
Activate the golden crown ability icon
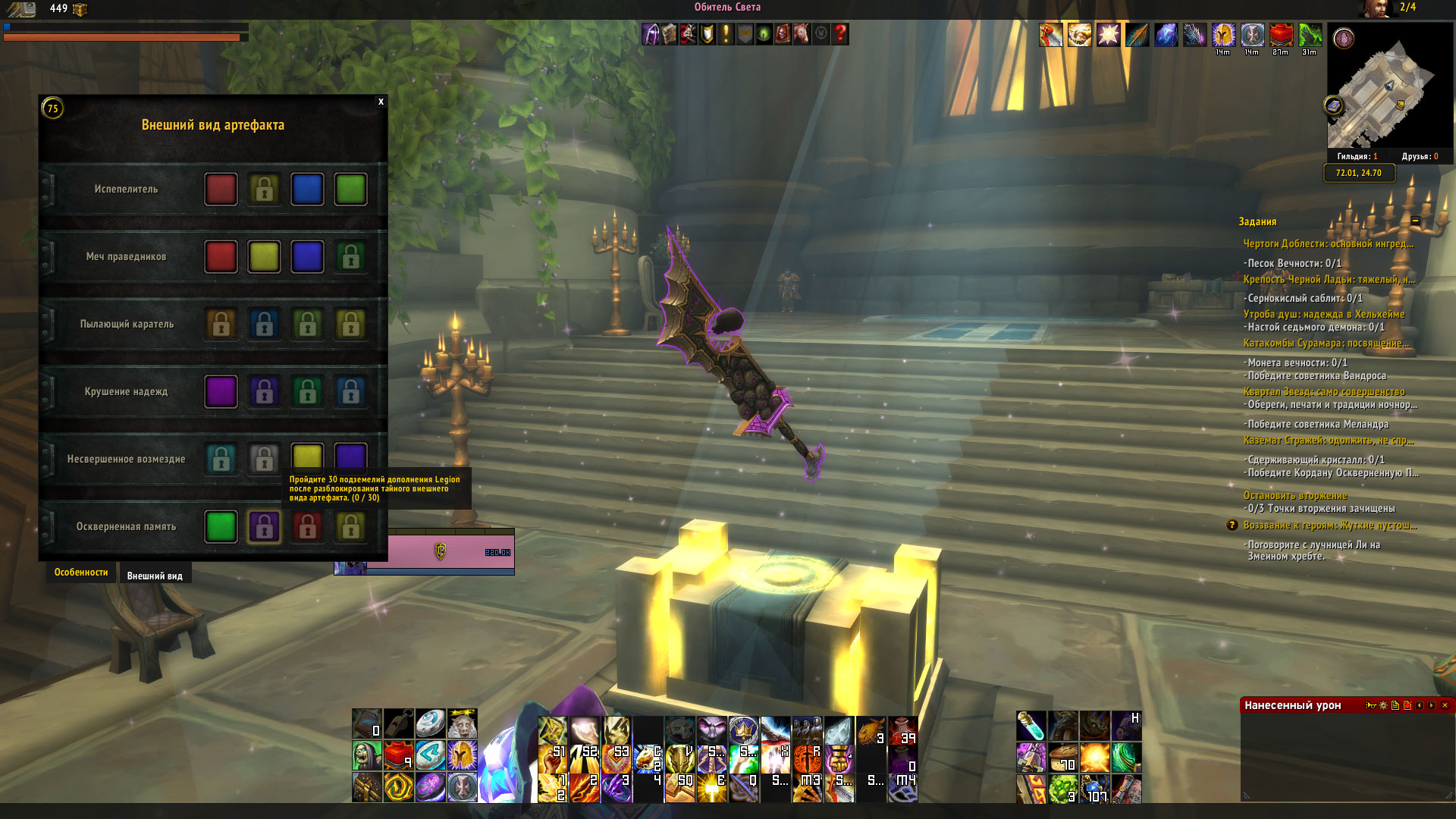coord(743,730)
